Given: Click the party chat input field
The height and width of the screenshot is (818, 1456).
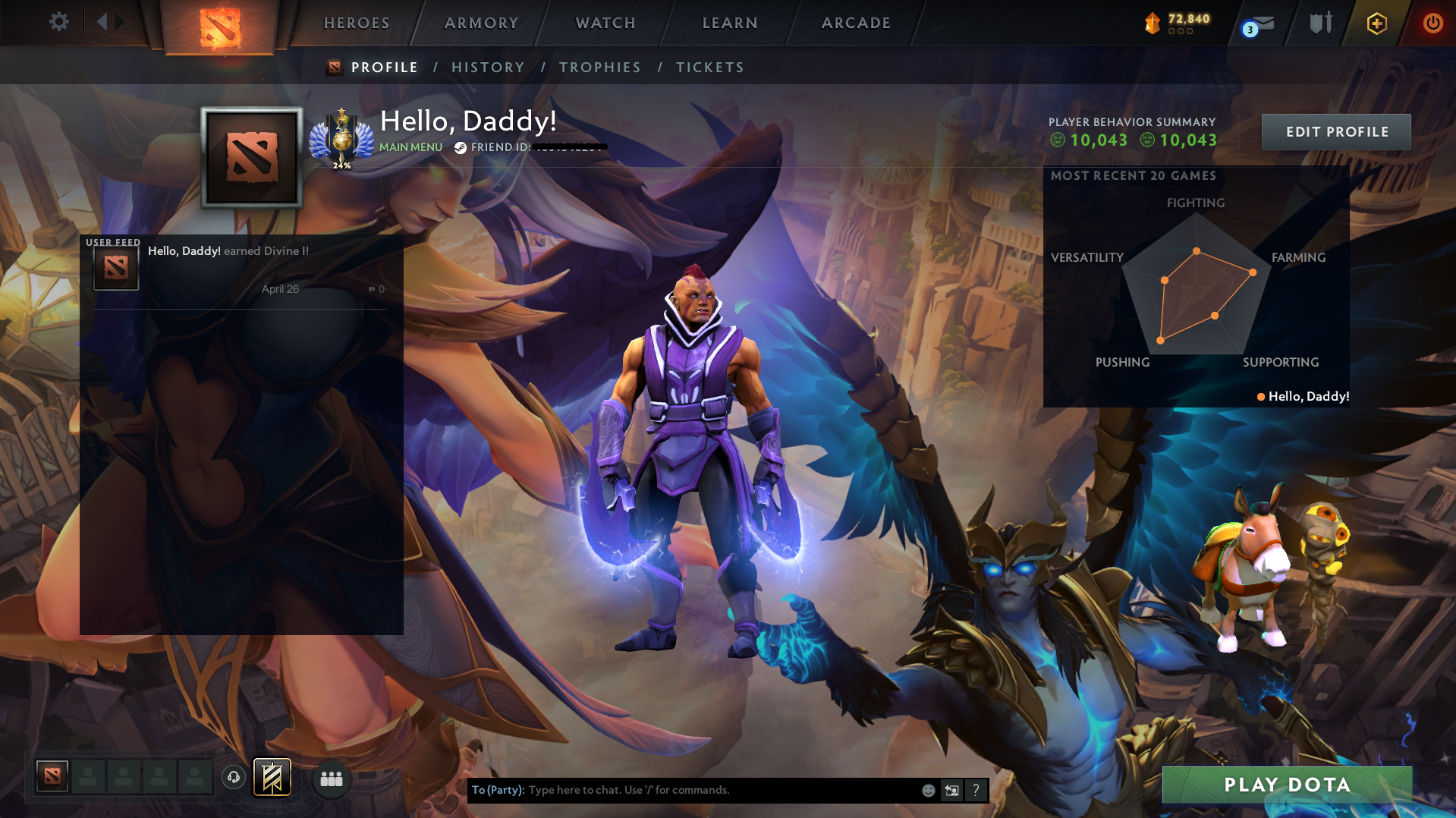Looking at the screenshot, I should [x=683, y=790].
